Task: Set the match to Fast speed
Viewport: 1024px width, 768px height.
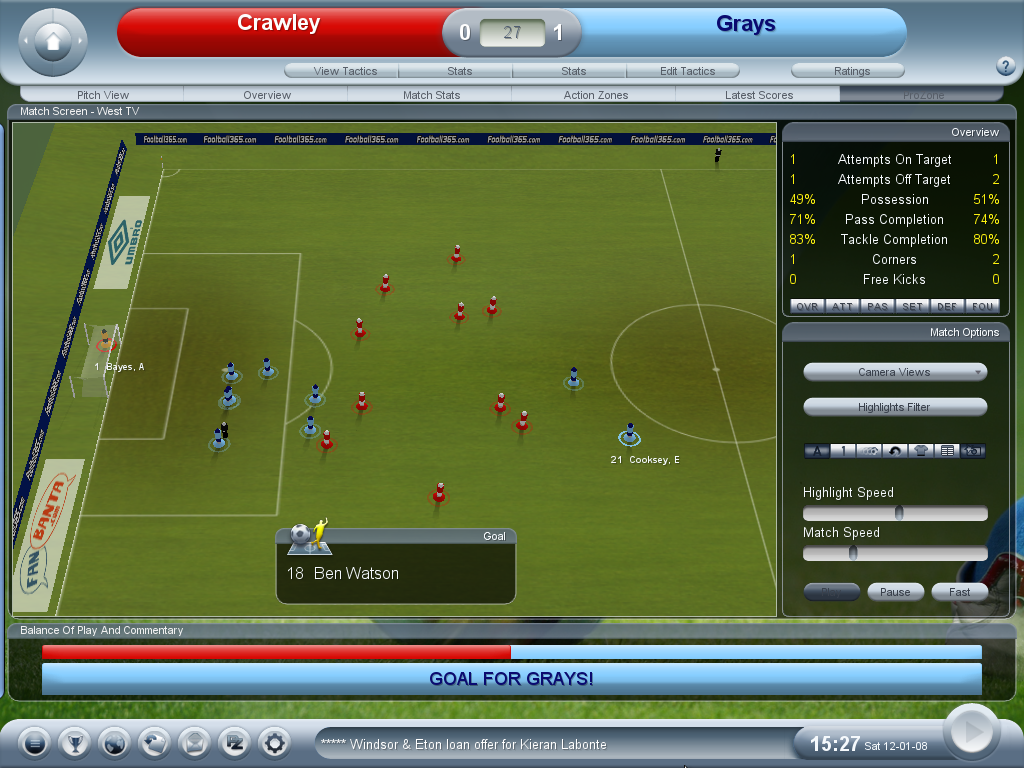Action: click(959, 592)
